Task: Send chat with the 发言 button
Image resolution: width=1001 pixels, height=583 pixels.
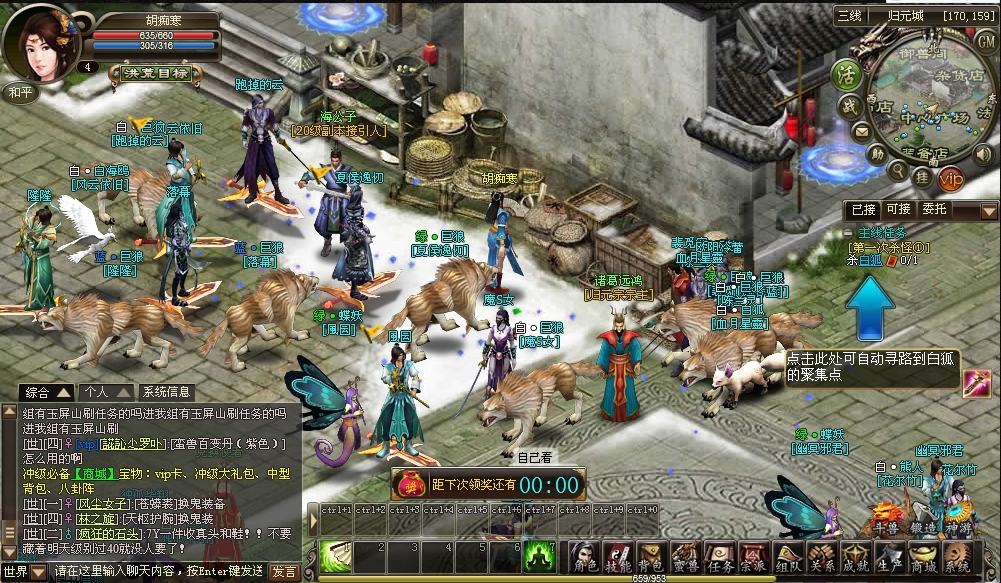Action: [282, 572]
